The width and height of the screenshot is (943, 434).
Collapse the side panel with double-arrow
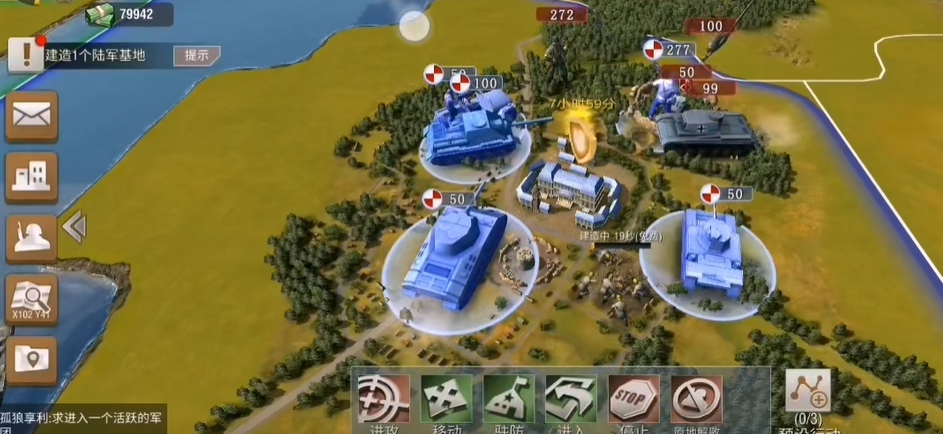tap(74, 228)
